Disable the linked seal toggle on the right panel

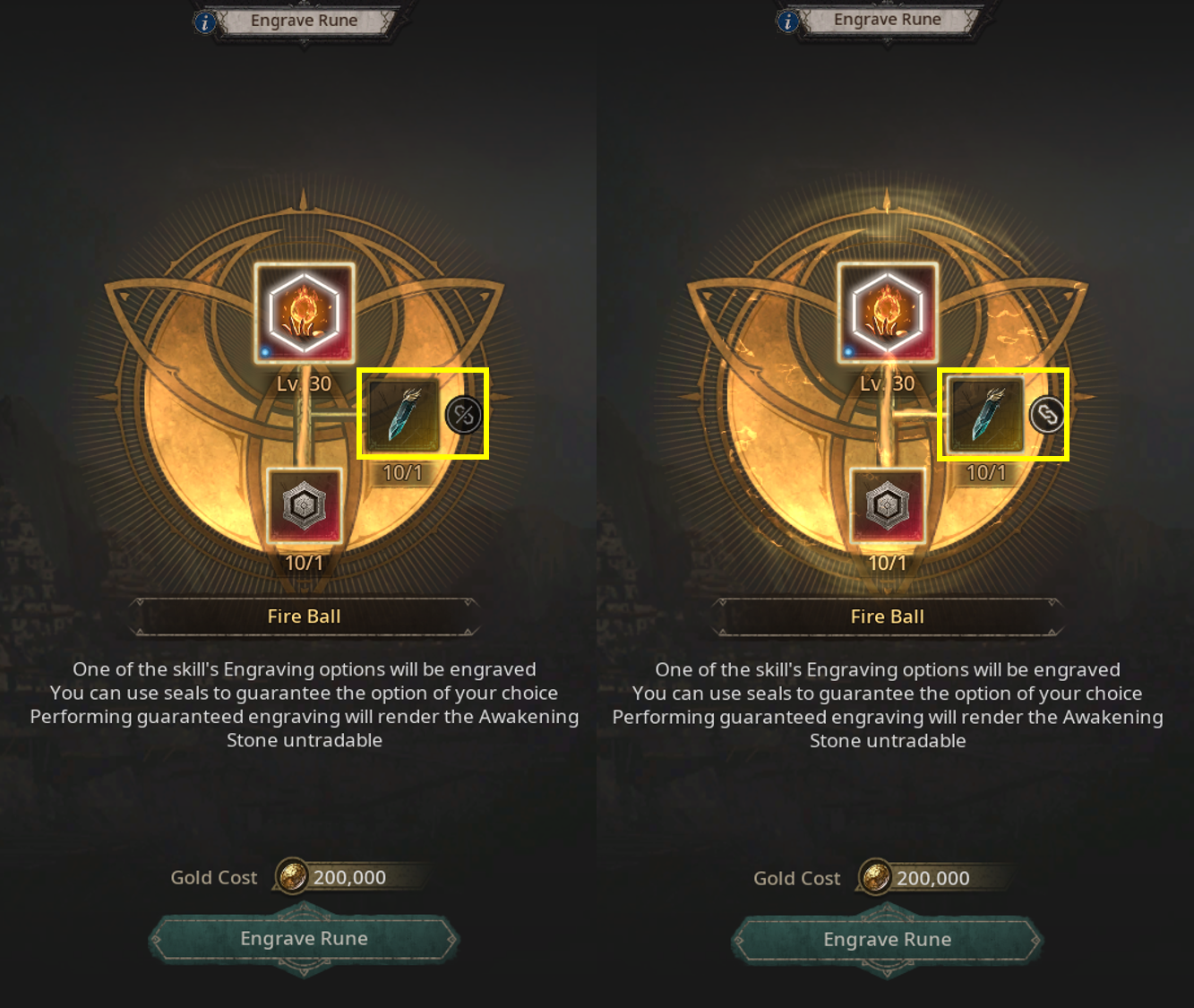pyautogui.click(x=1046, y=413)
